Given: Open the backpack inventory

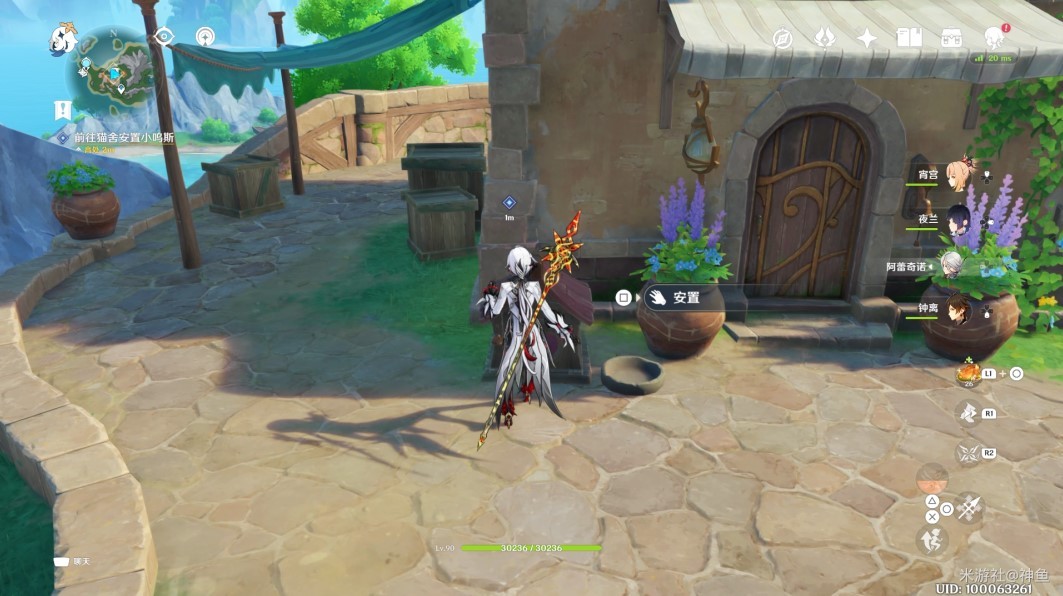Looking at the screenshot, I should 950,38.
